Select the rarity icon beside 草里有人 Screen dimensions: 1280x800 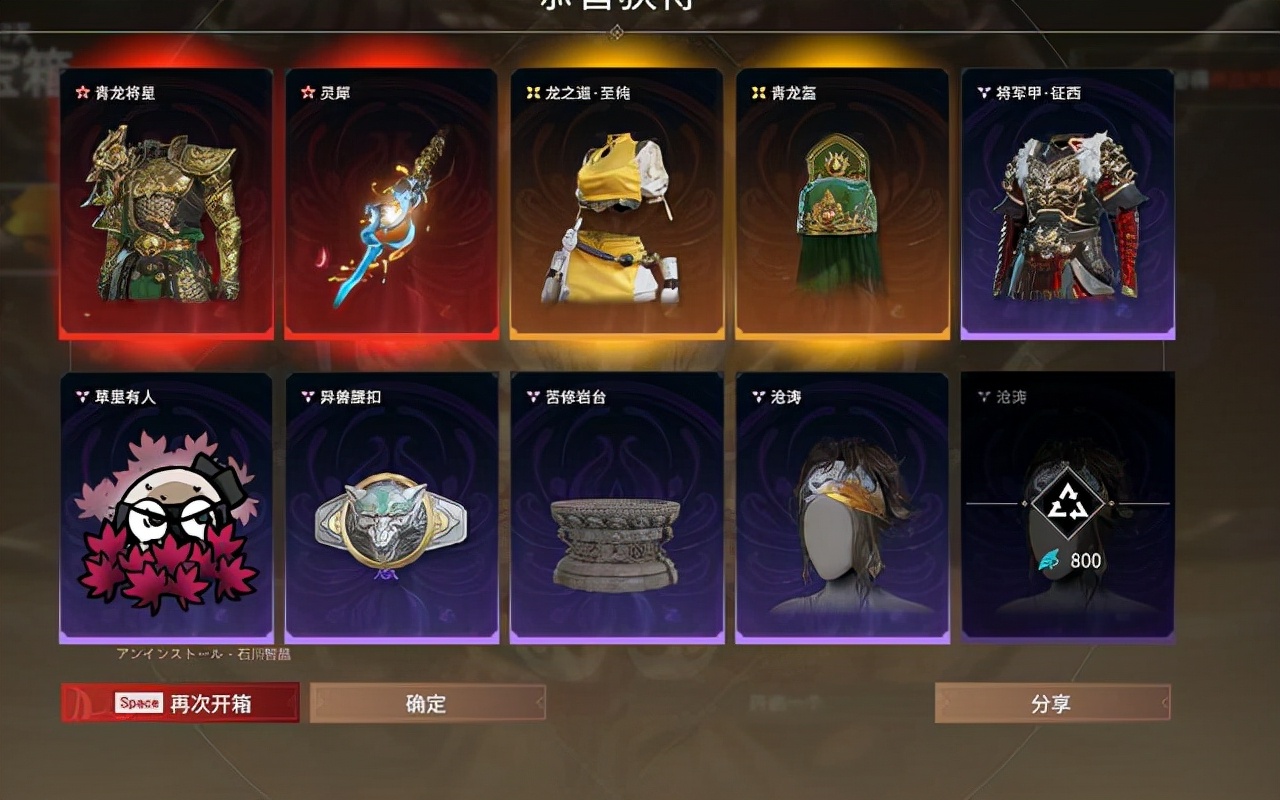[80, 396]
